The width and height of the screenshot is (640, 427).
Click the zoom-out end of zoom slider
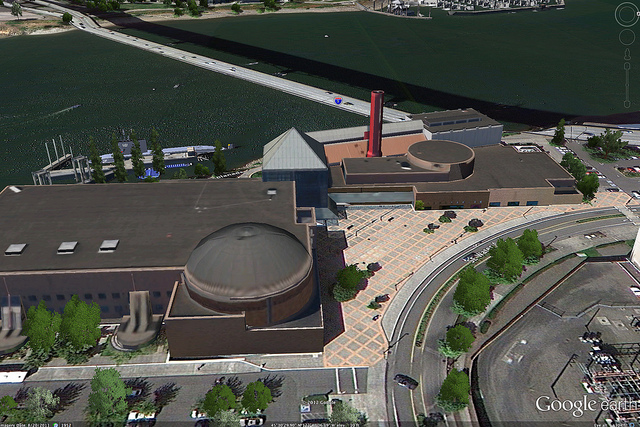tap(627, 103)
